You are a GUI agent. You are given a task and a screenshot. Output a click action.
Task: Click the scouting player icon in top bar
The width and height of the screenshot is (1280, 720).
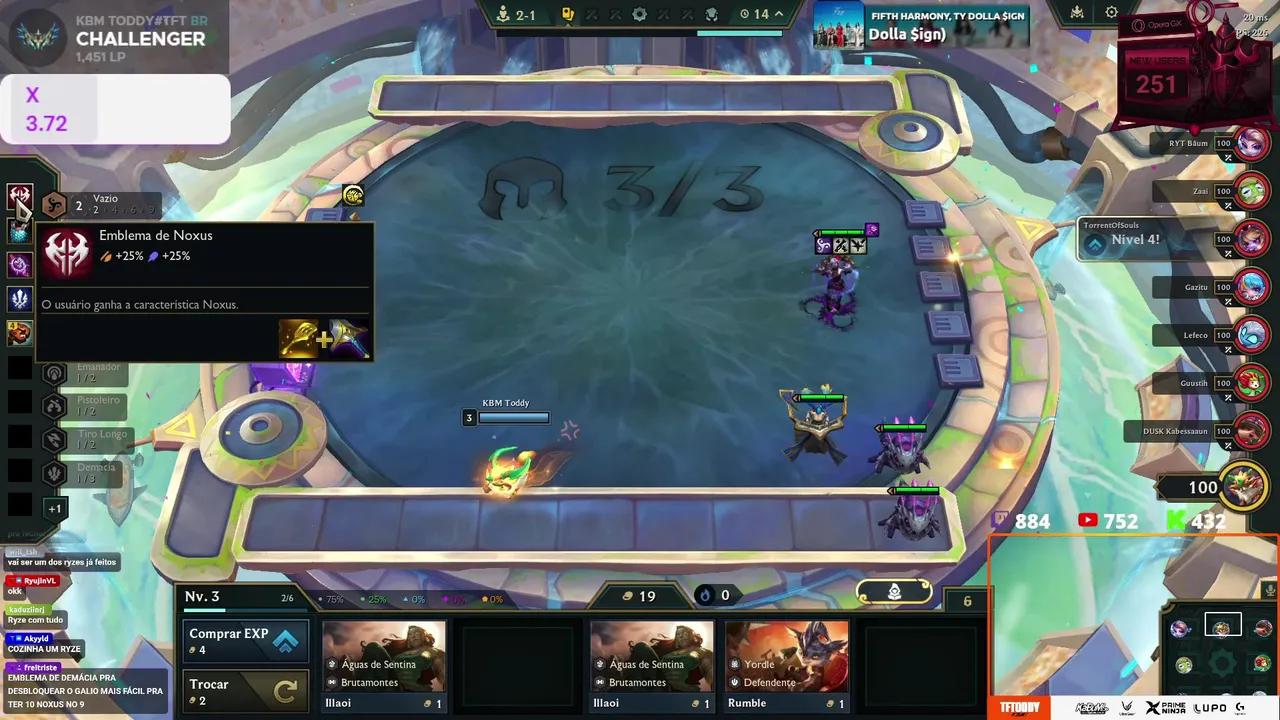[503, 14]
